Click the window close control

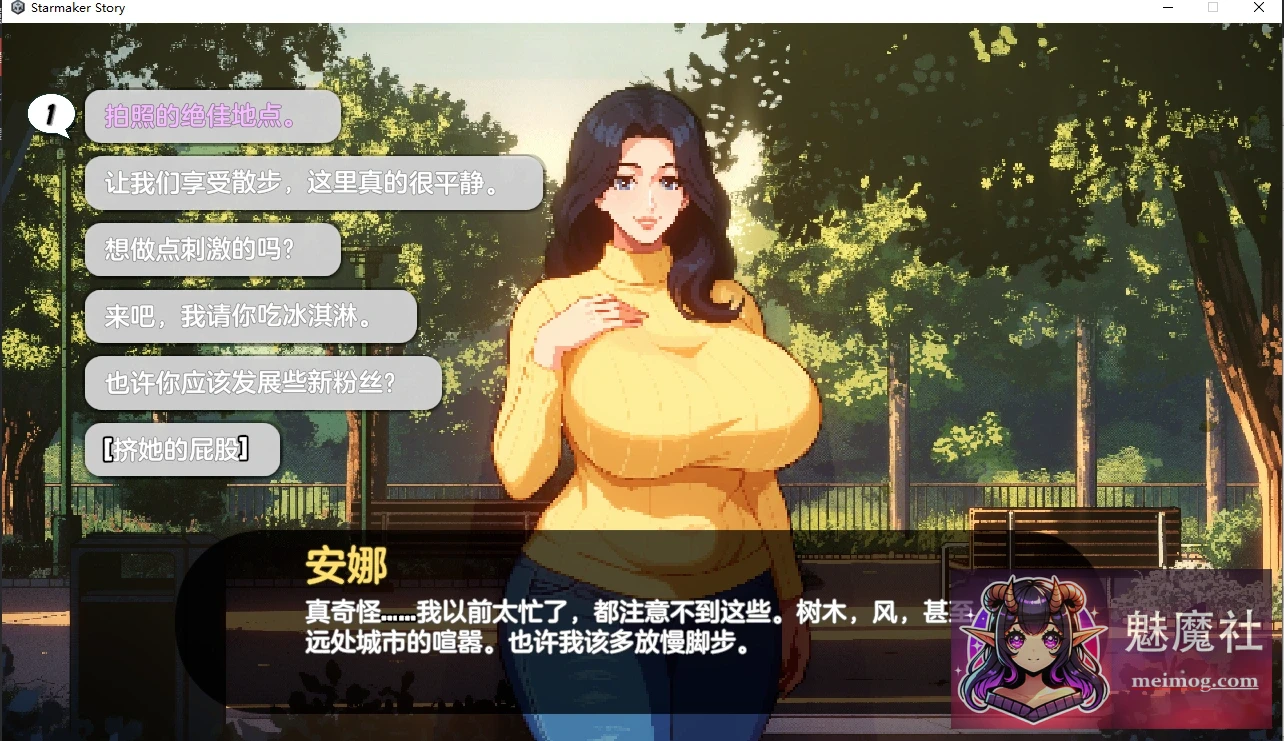pyautogui.click(x=1258, y=7)
